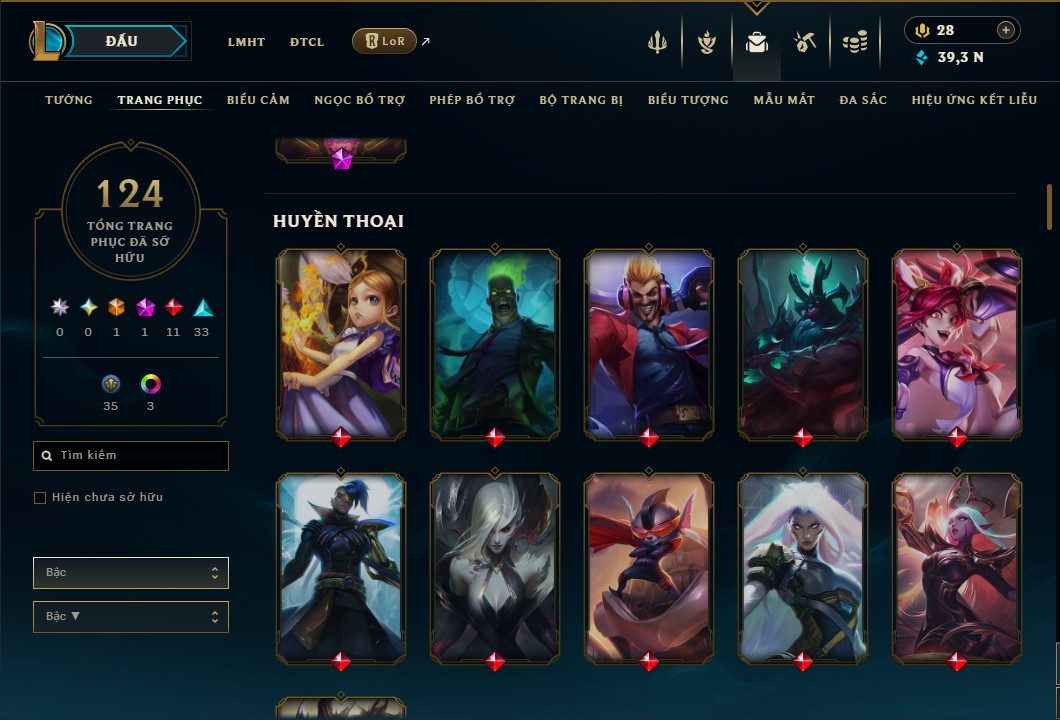Open the LMHT game tab

pyautogui.click(x=246, y=42)
